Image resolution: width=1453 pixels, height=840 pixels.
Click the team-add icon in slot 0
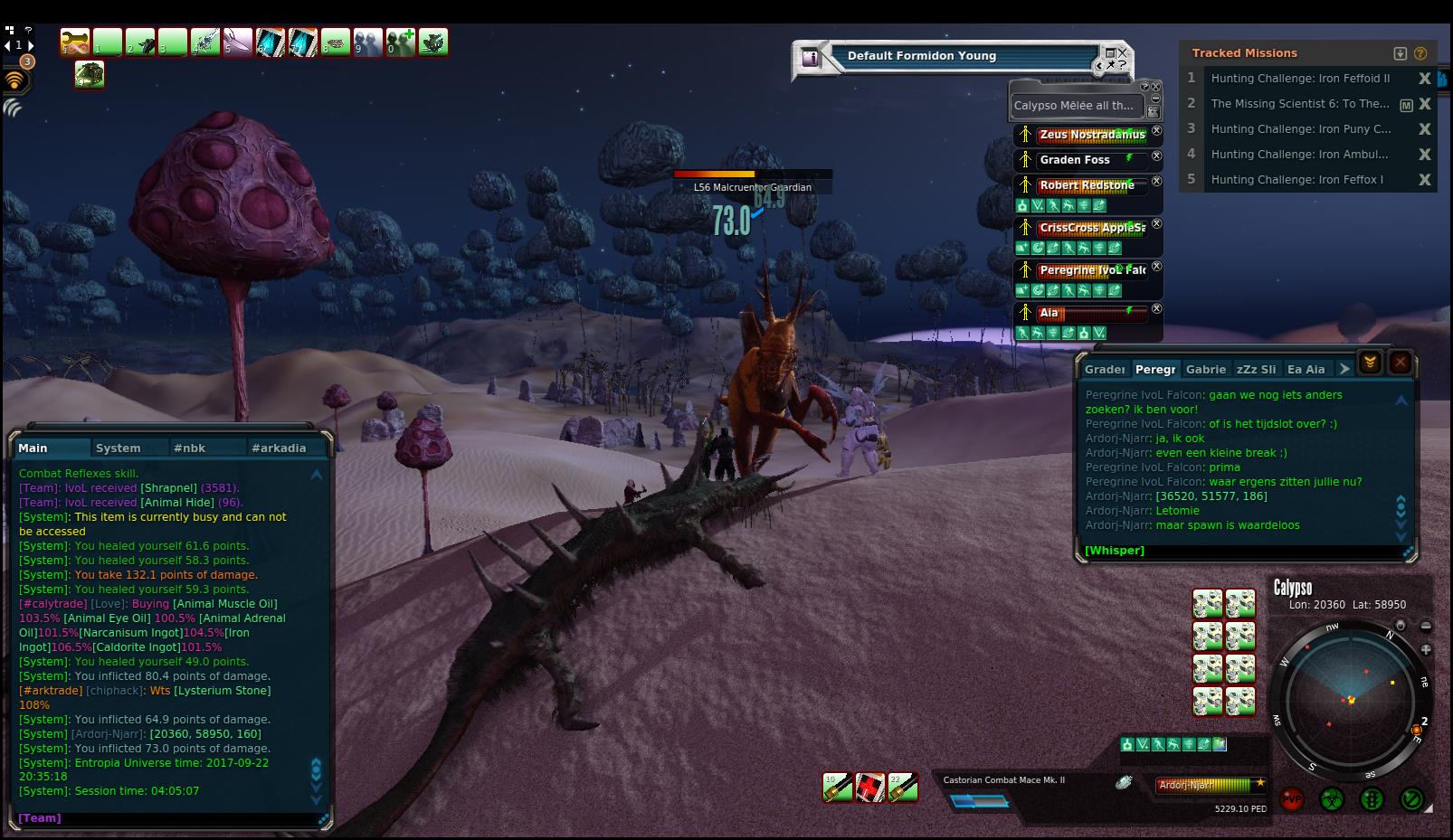pos(400,42)
